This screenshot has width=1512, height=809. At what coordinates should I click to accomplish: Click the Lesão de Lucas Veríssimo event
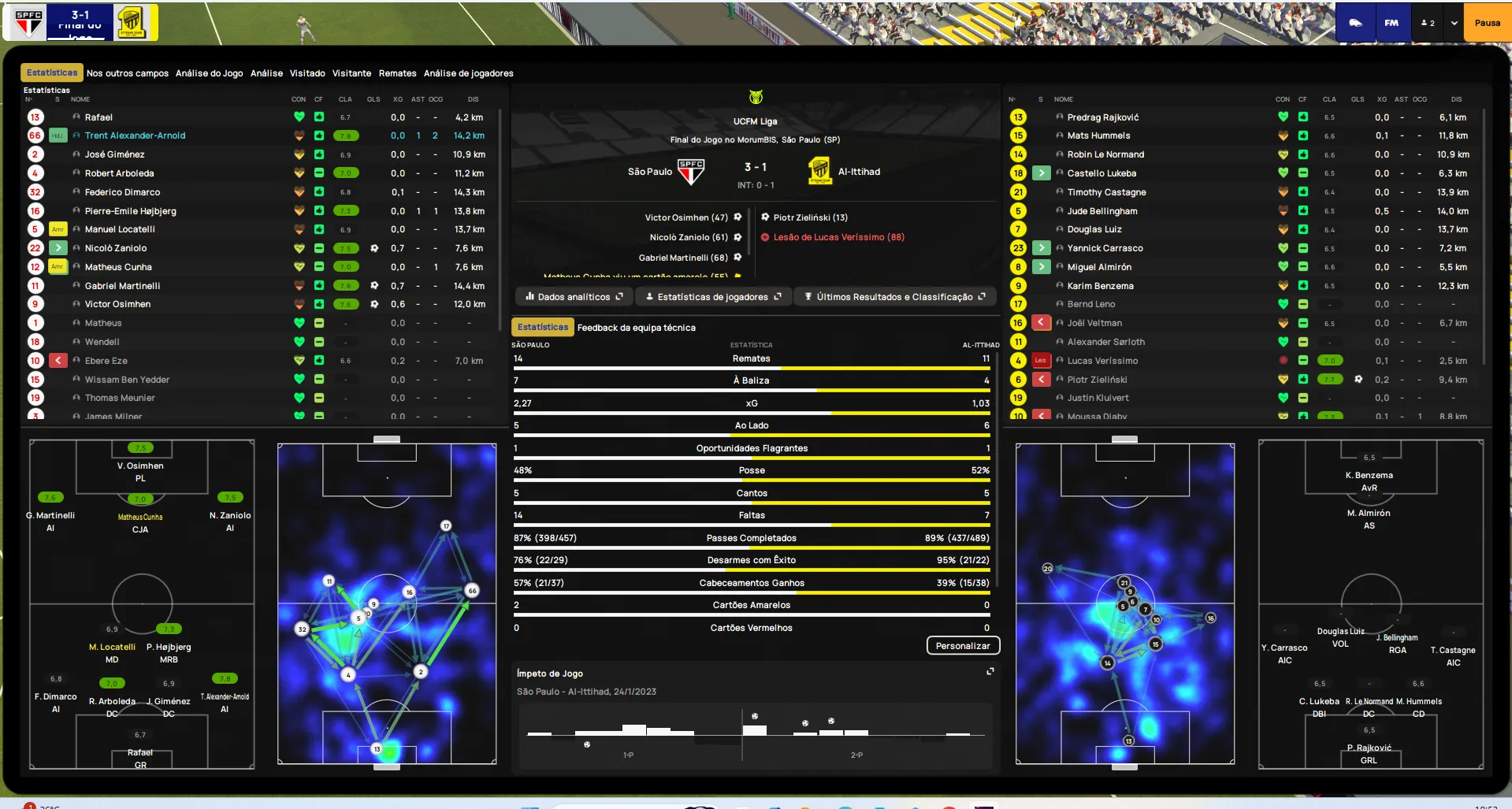click(x=838, y=237)
